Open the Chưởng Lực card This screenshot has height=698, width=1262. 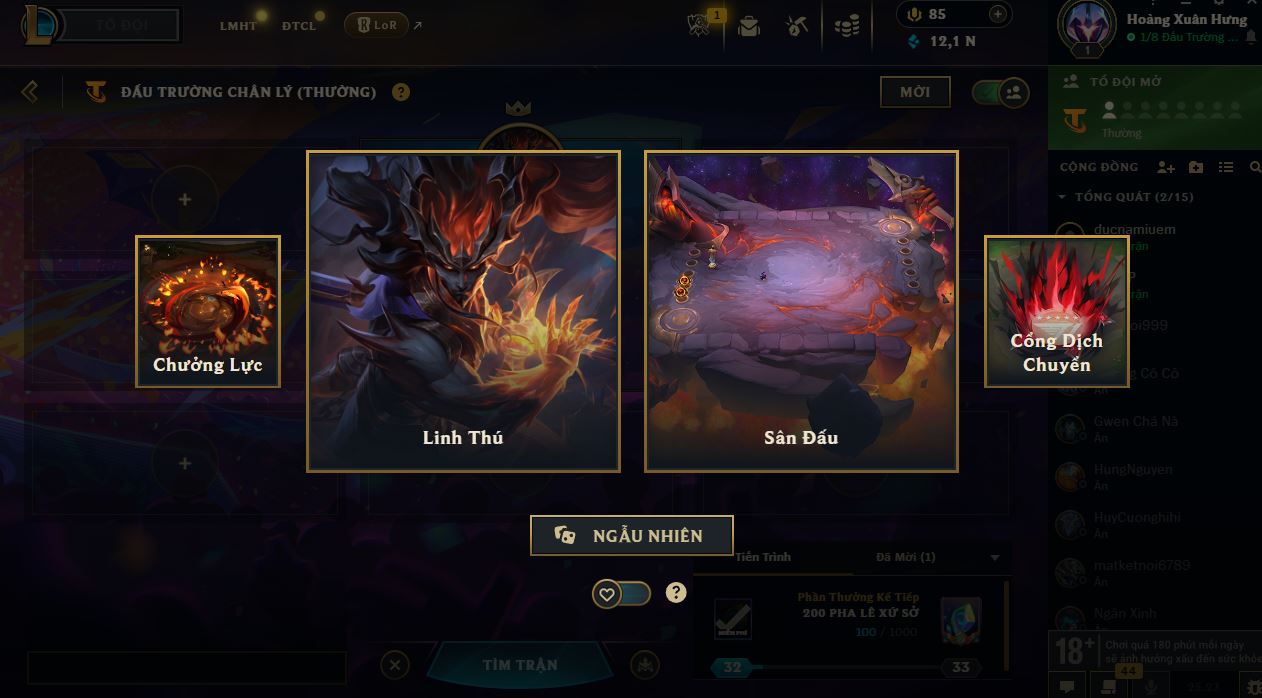coord(208,311)
